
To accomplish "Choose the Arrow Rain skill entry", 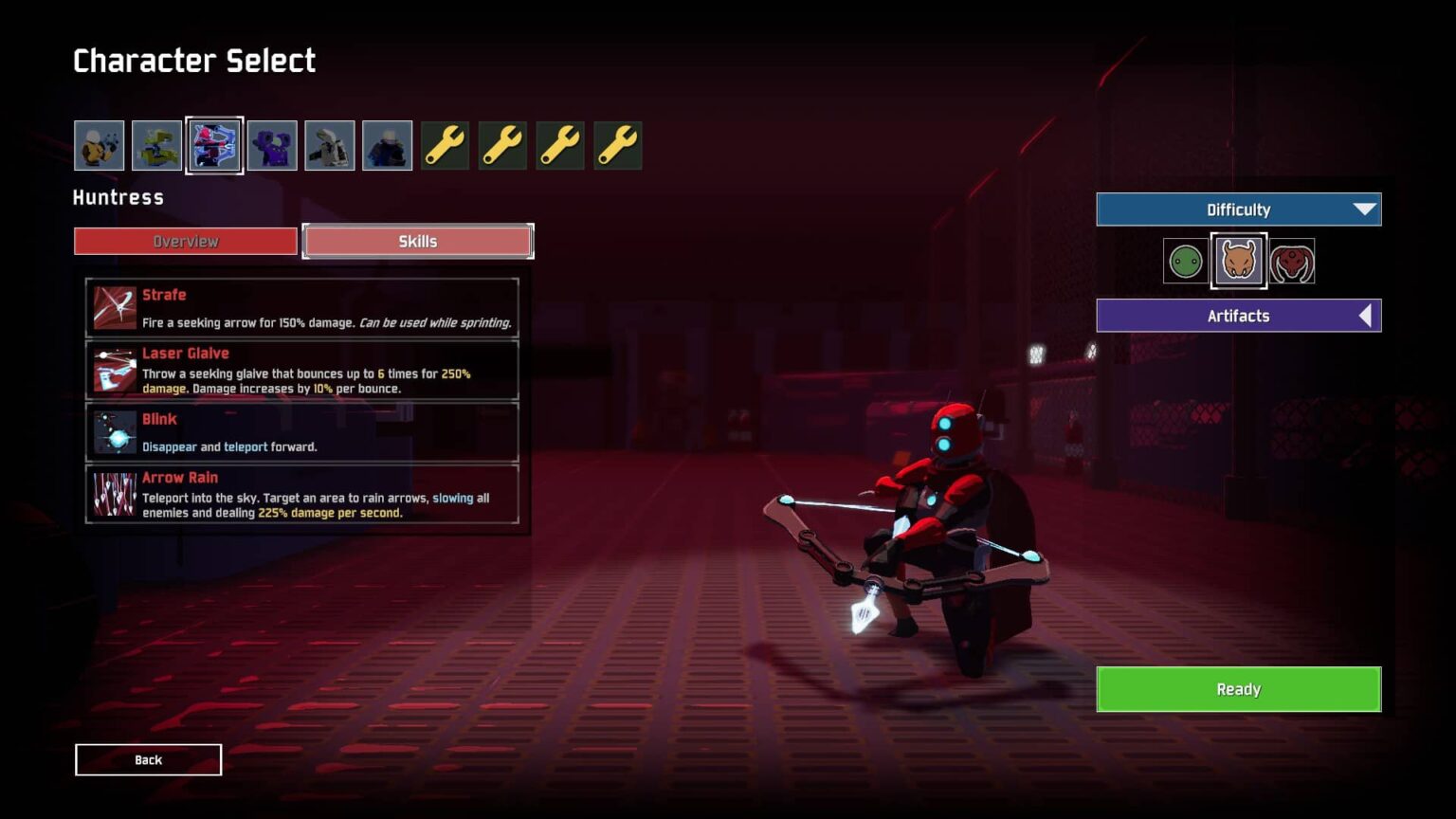I will pyautogui.click(x=302, y=494).
